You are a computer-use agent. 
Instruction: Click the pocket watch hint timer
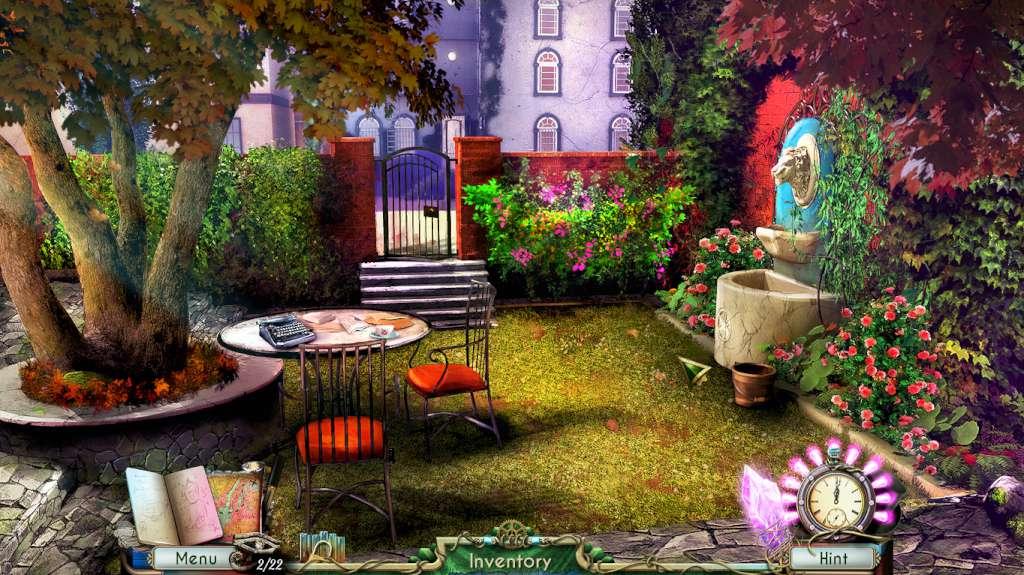point(834,498)
